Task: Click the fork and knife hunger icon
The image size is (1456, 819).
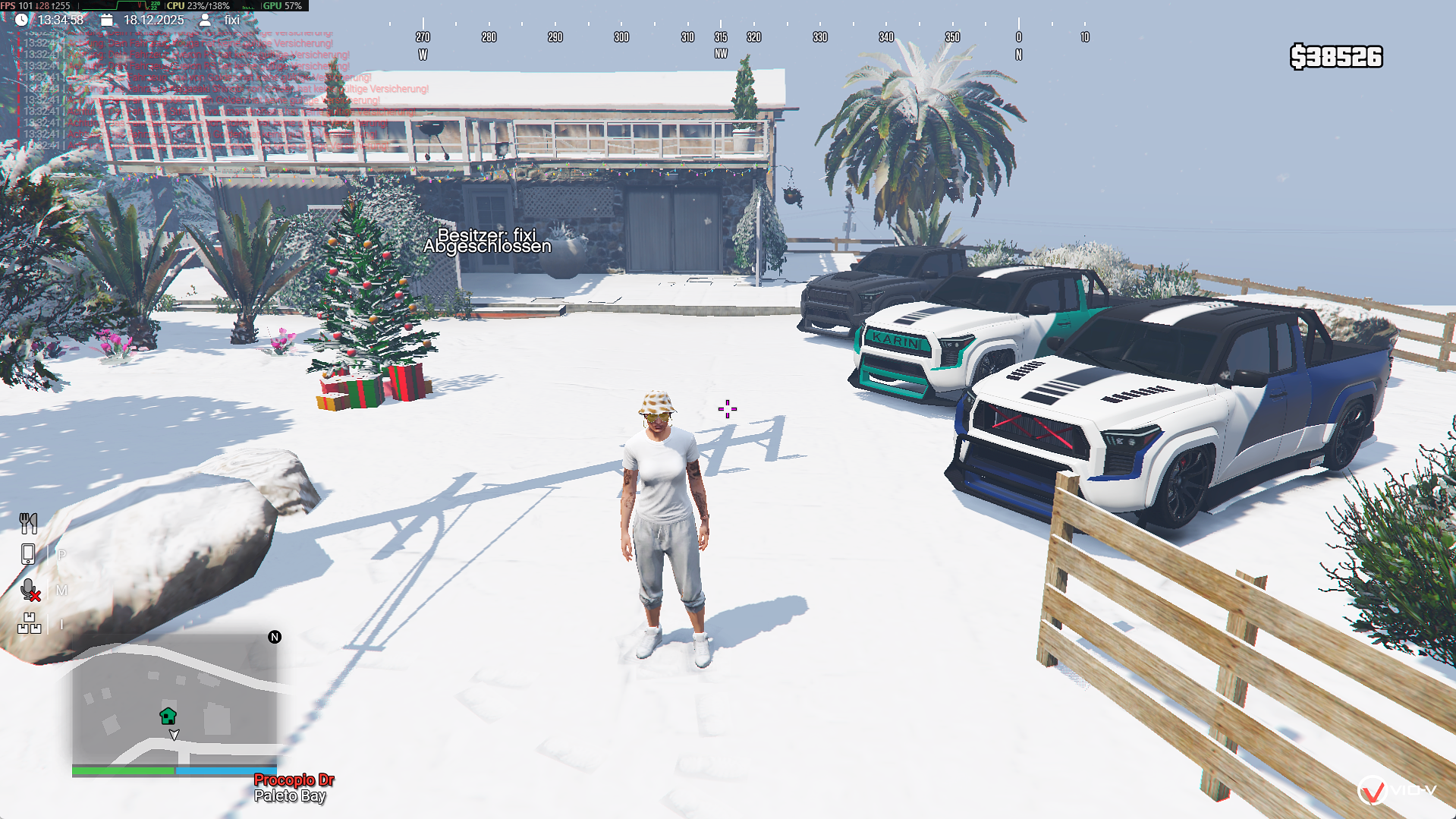Action: (28, 523)
